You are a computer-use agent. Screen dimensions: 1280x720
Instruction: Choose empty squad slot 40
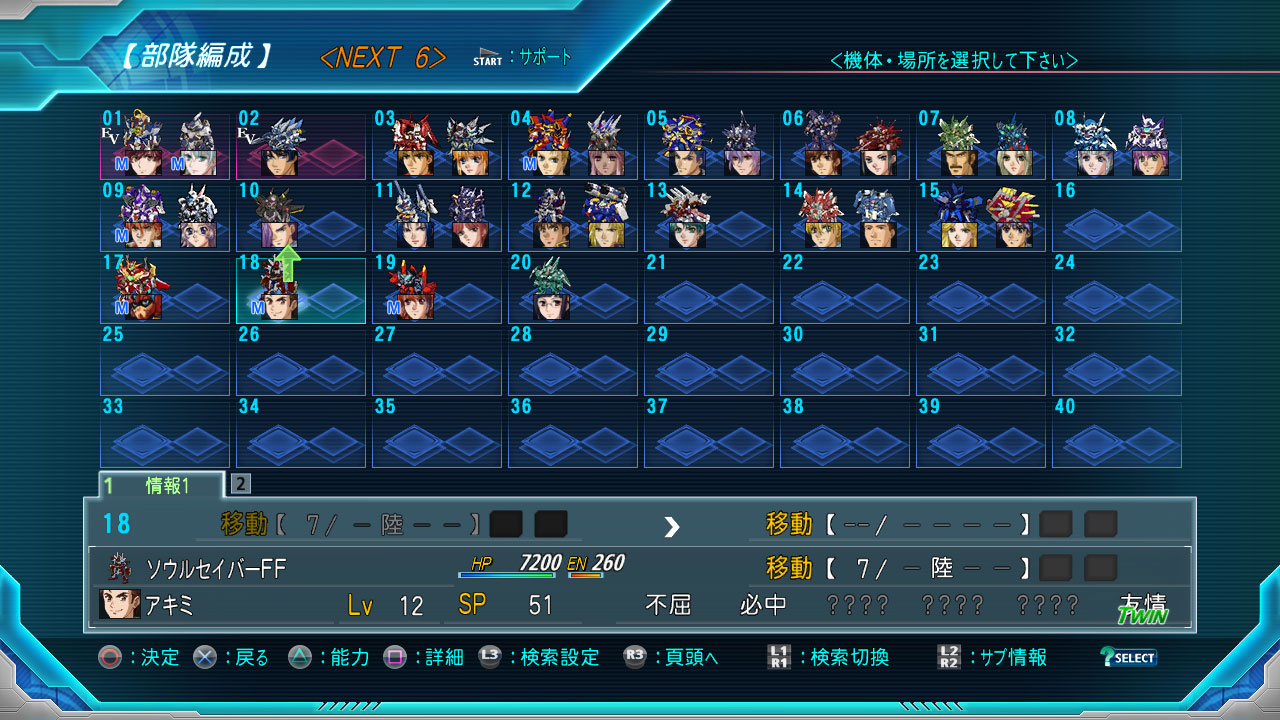point(1117,434)
